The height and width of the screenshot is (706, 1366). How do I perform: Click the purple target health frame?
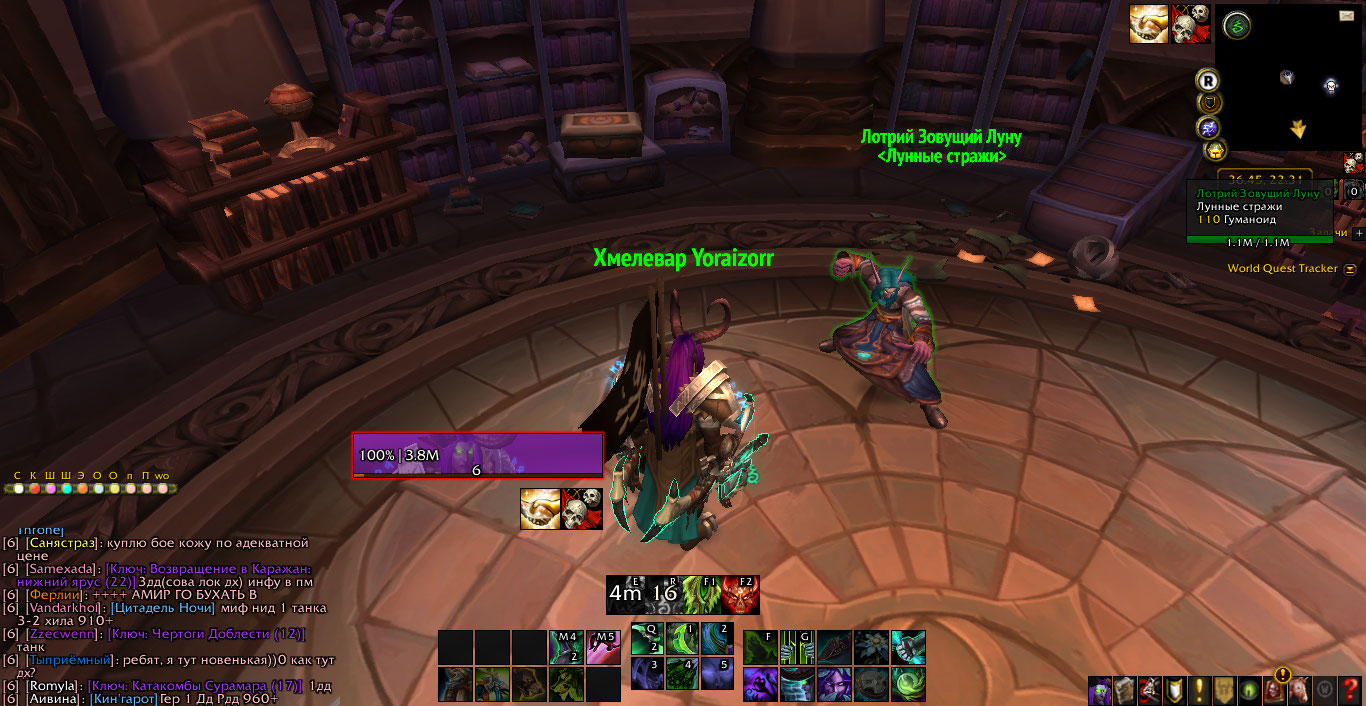(x=478, y=455)
